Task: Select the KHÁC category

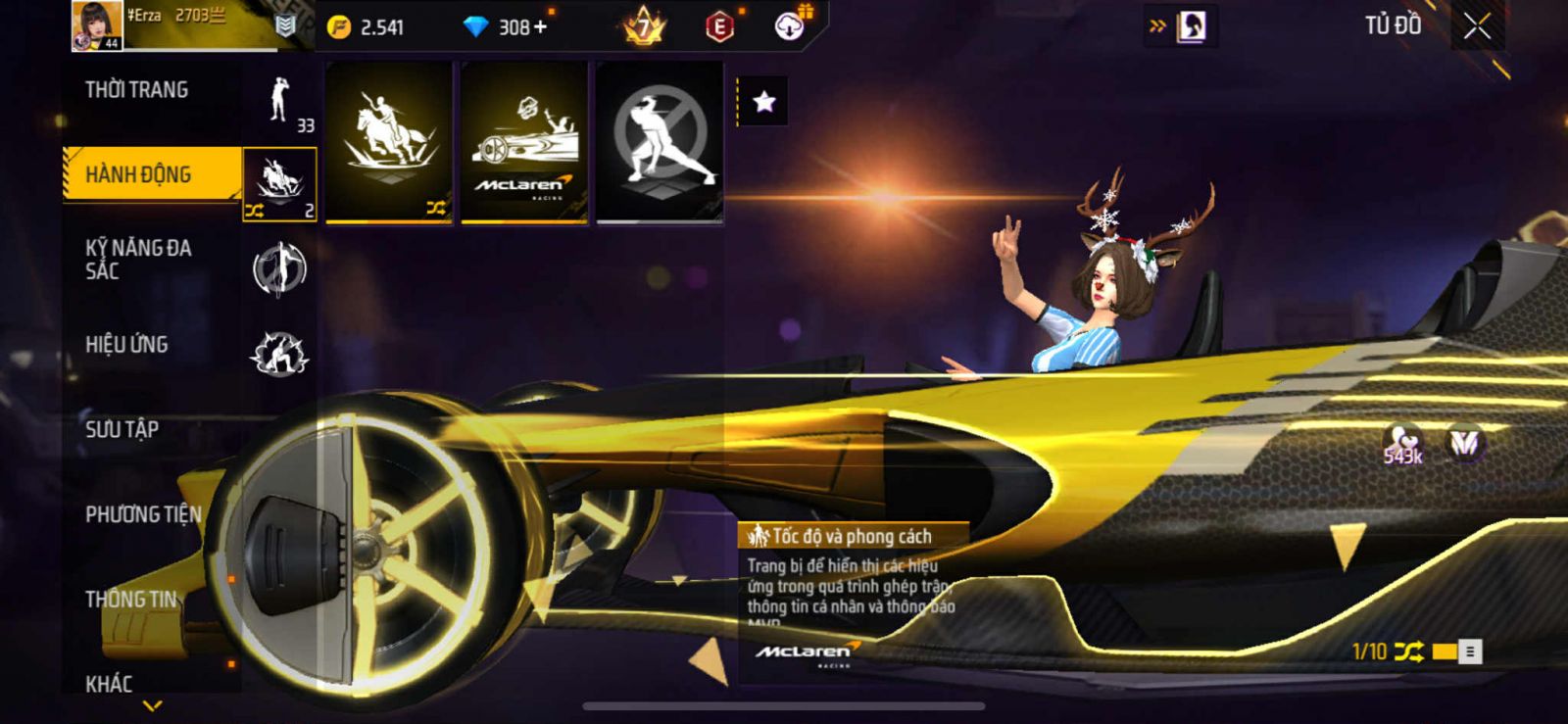Action: pyautogui.click(x=109, y=683)
